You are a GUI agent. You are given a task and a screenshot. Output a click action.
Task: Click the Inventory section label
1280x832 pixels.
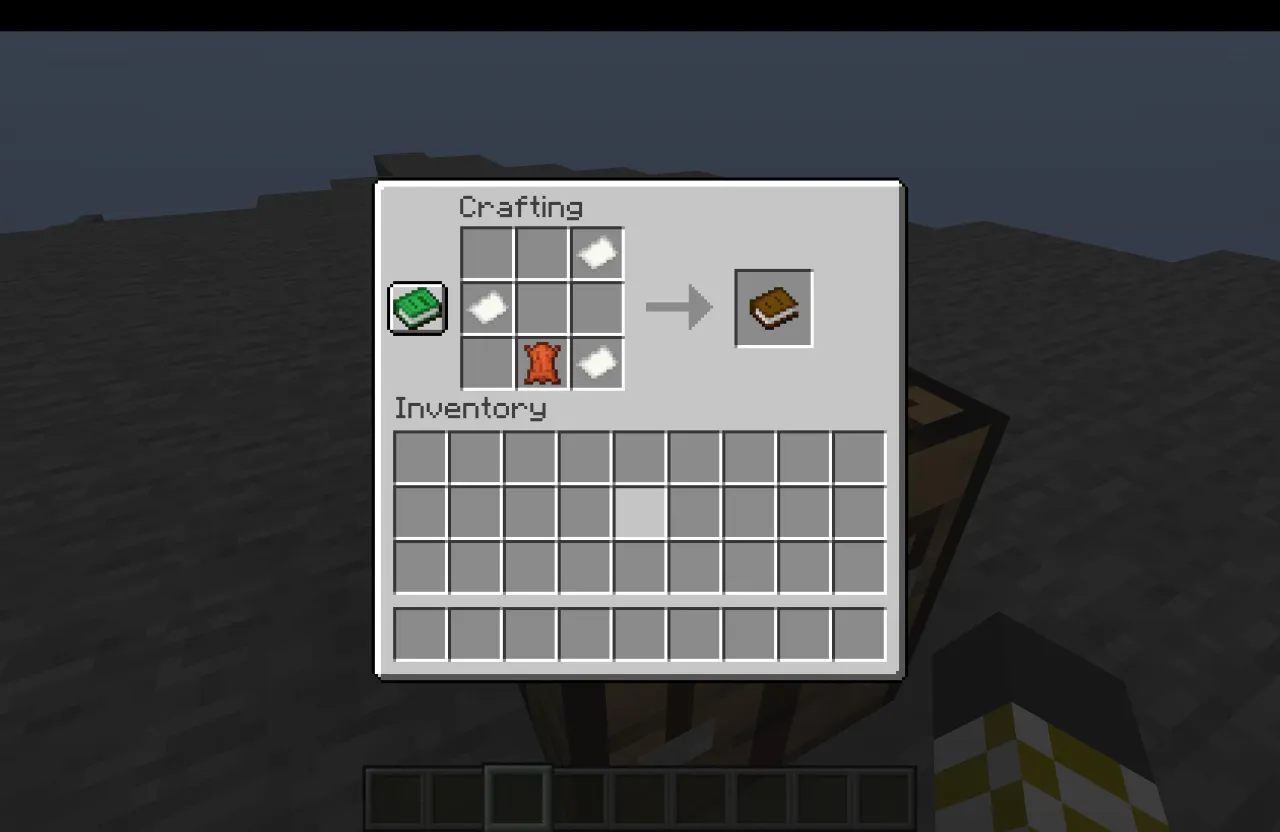(x=470, y=408)
